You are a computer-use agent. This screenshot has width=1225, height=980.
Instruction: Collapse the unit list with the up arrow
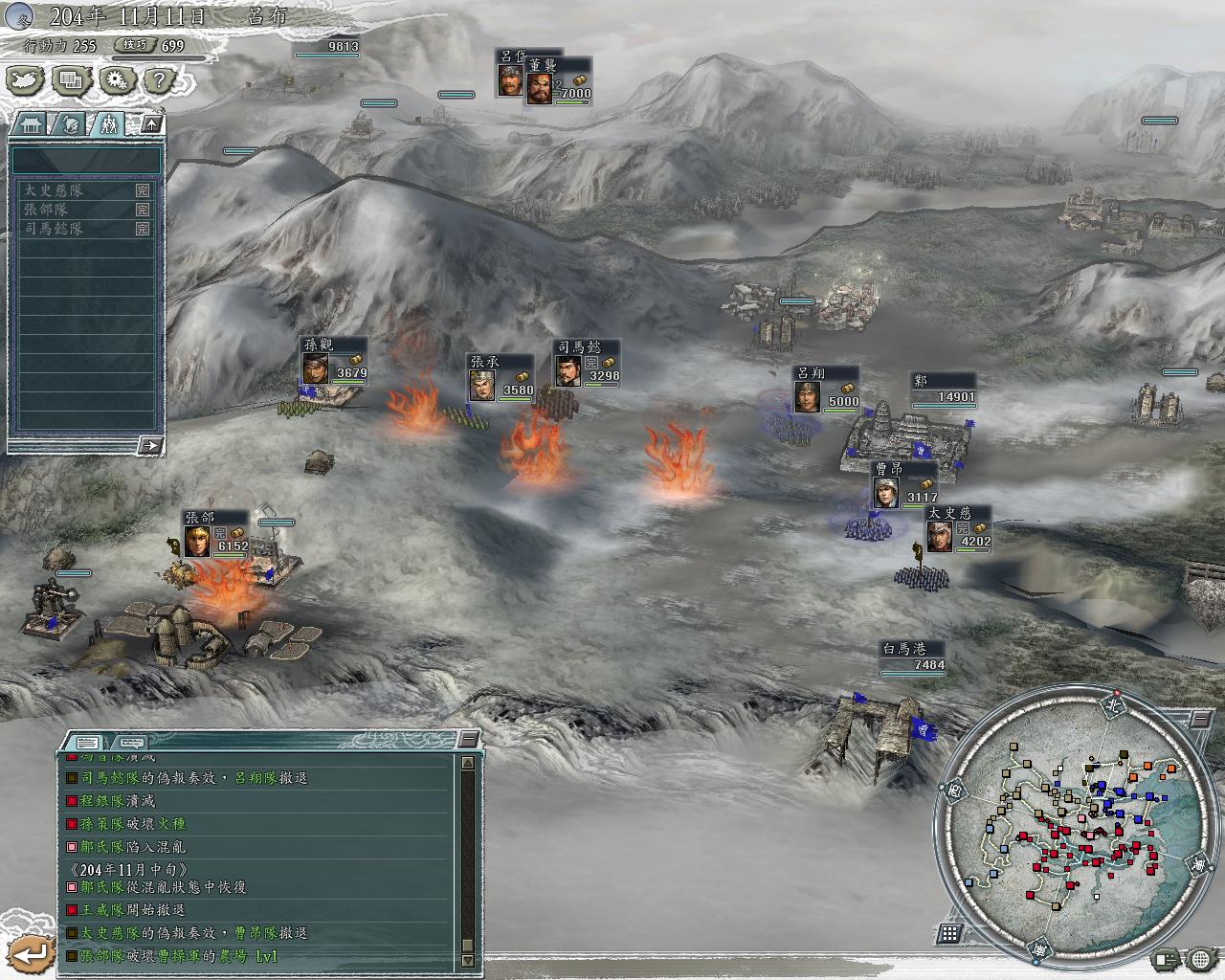tap(151, 123)
